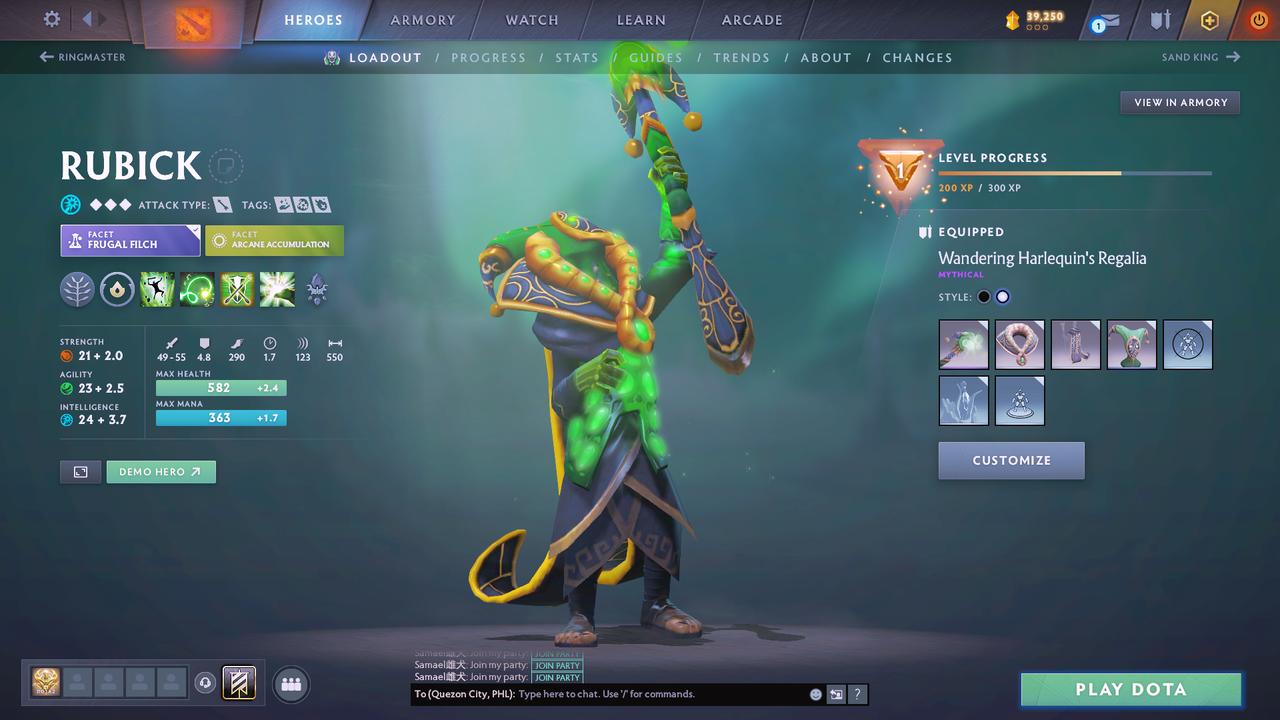
Task: Open the ARCADE menu
Action: 751,20
